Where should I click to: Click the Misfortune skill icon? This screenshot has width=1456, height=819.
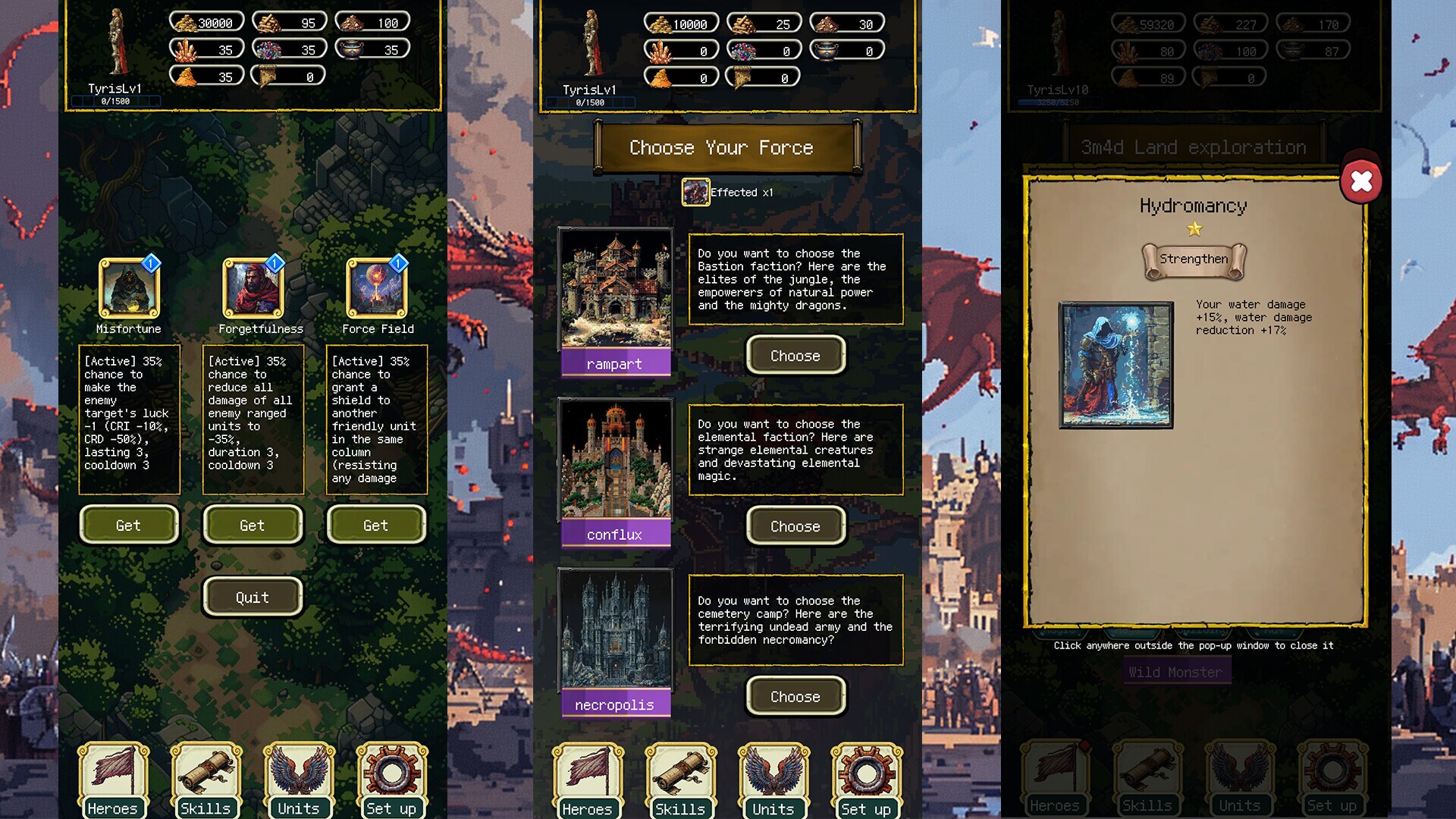point(127,290)
